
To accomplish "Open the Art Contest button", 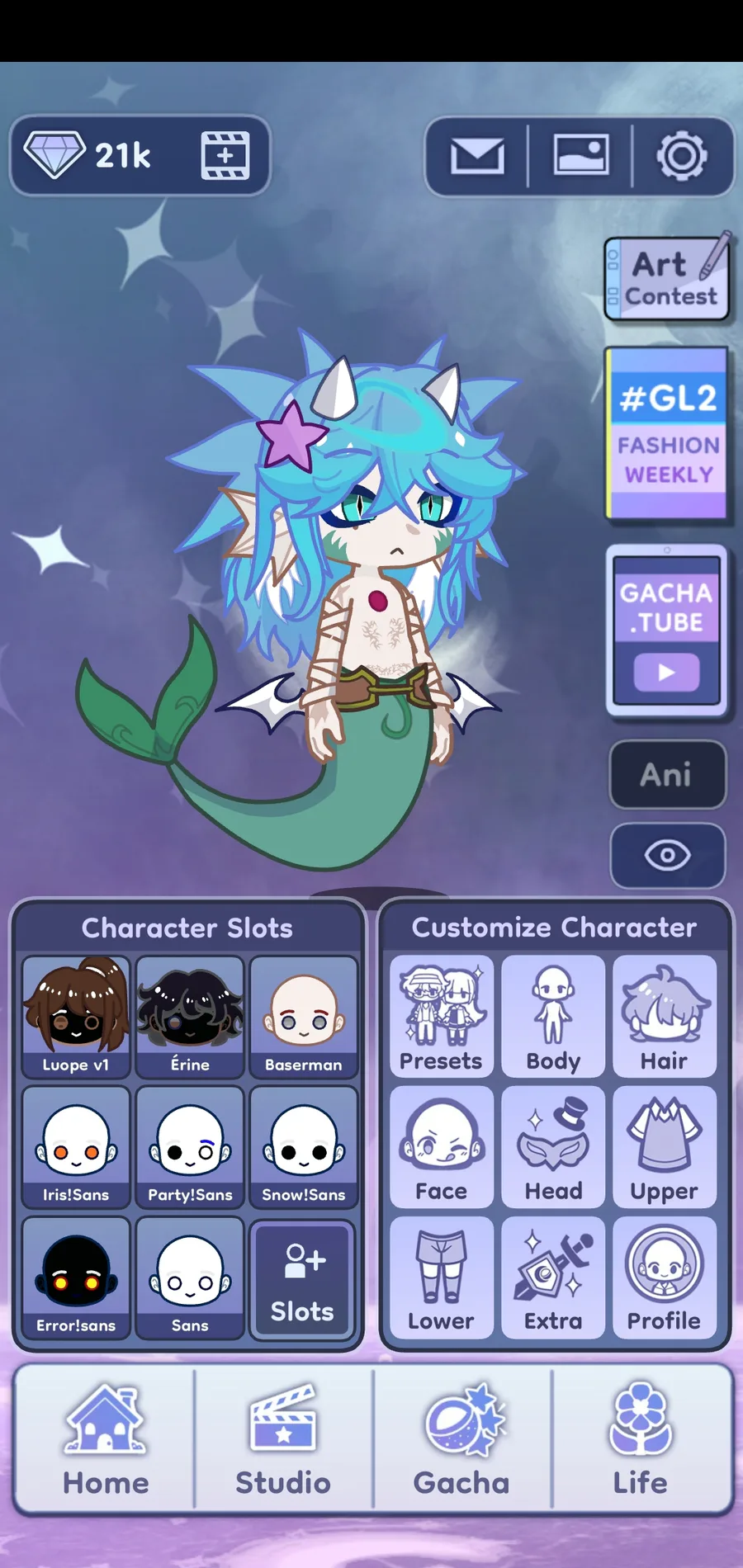I will point(667,279).
